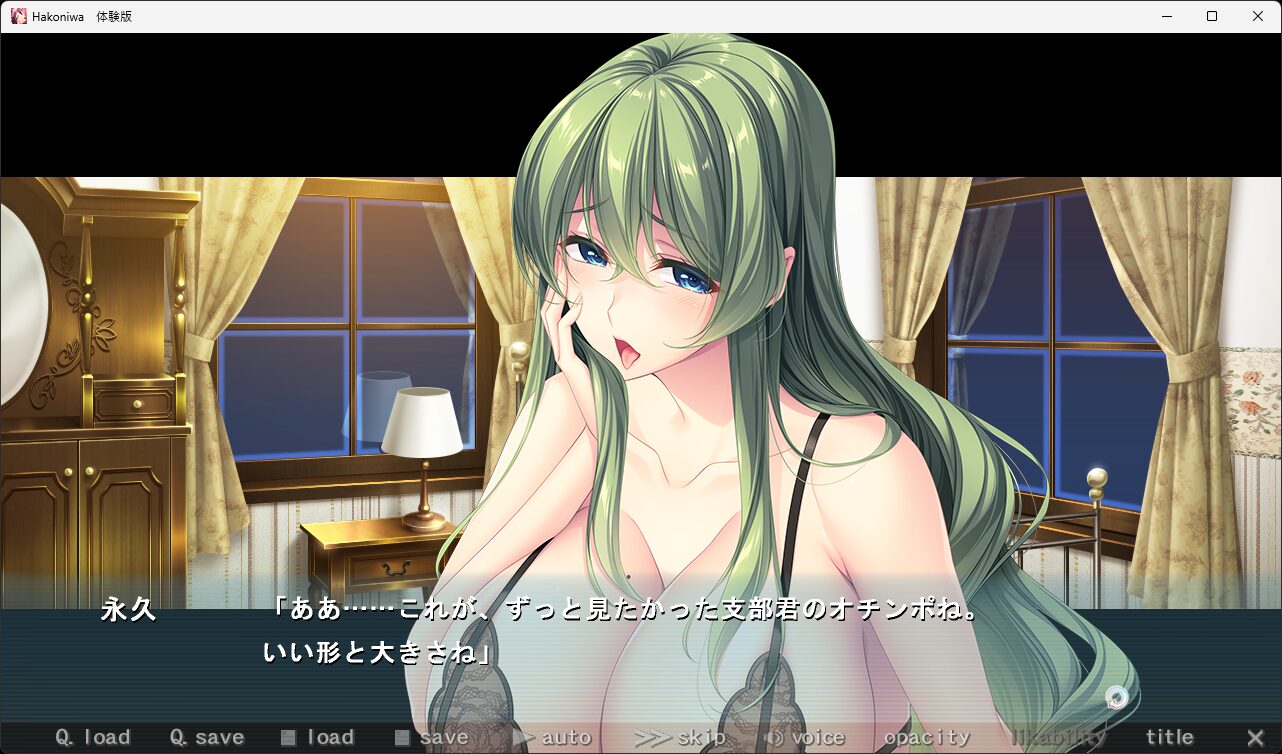Viewport: 1282px width, 754px height.
Task: Open the load game menu
Action: pyautogui.click(x=318, y=738)
